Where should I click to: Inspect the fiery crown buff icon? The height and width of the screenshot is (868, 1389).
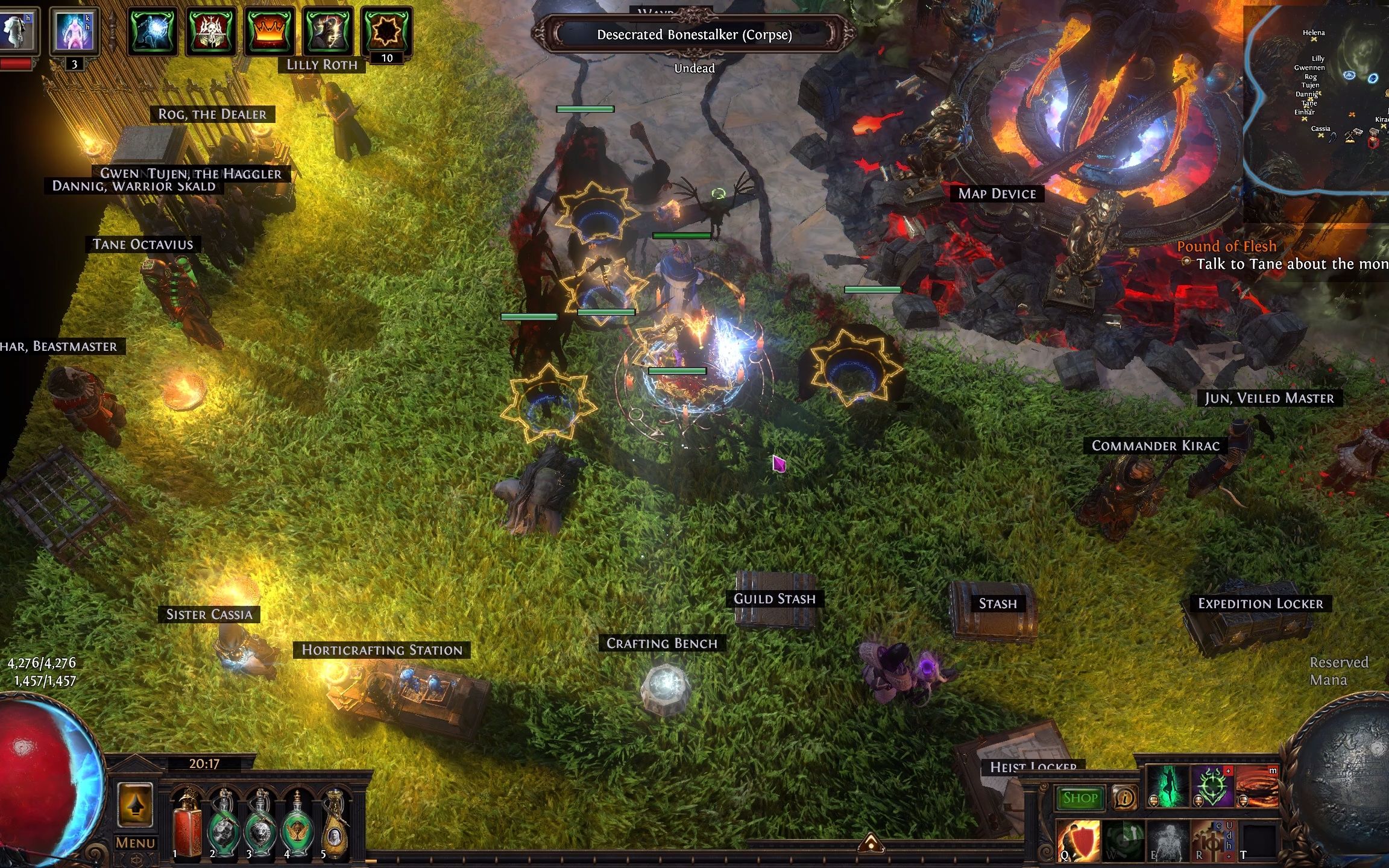(269, 31)
